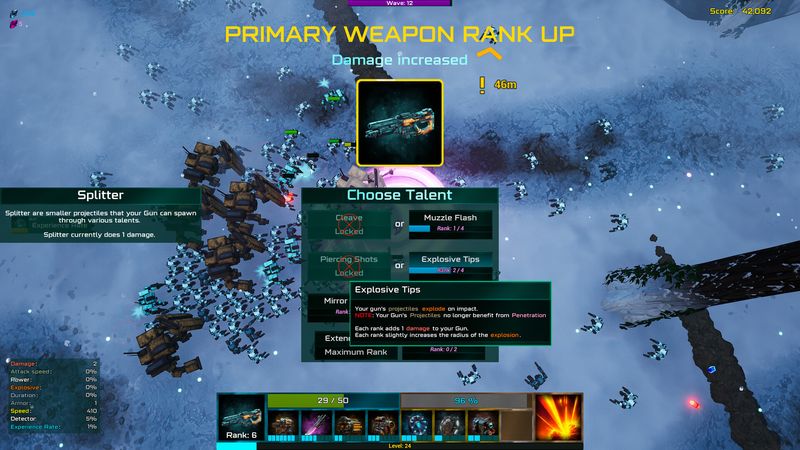Activate the orange explosion ability icon

coord(558,417)
